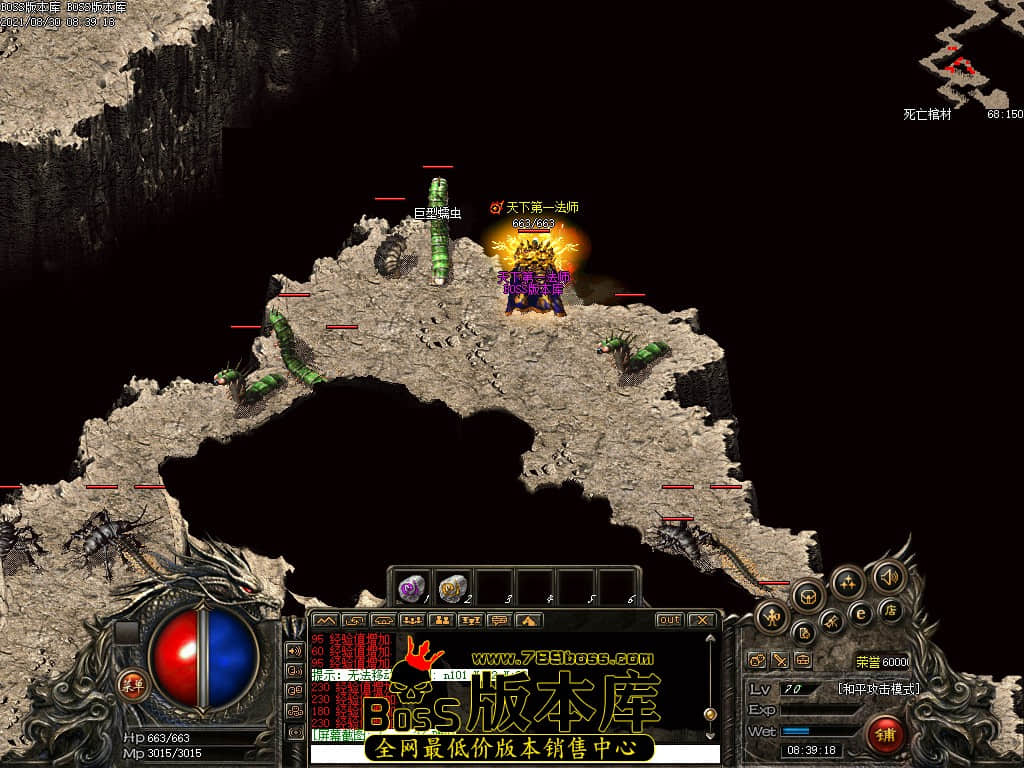Toggle sound with the speaker button
Viewport: 1024px width, 768px height.
coord(888,576)
